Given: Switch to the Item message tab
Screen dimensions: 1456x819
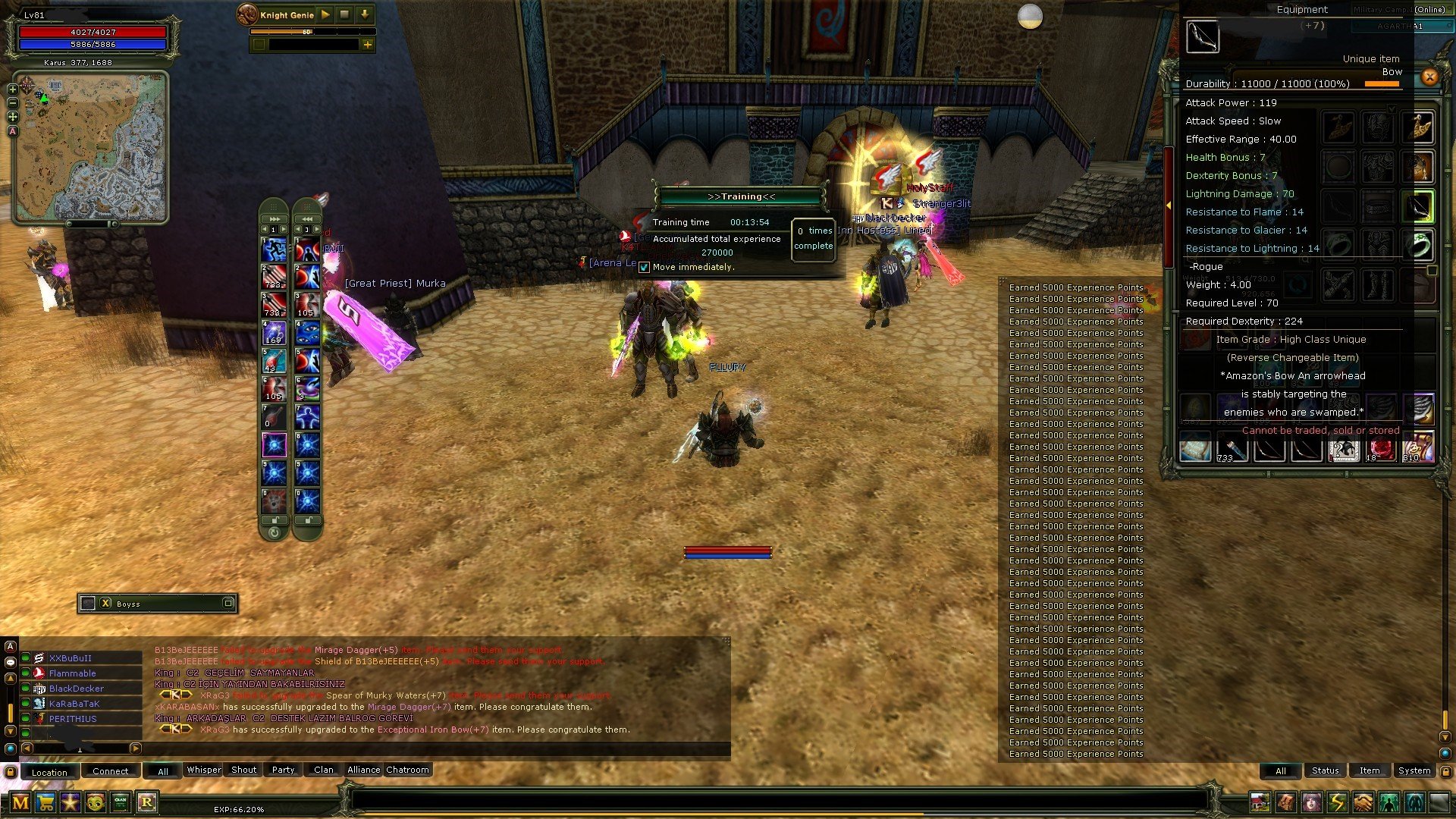Looking at the screenshot, I should [x=1370, y=770].
